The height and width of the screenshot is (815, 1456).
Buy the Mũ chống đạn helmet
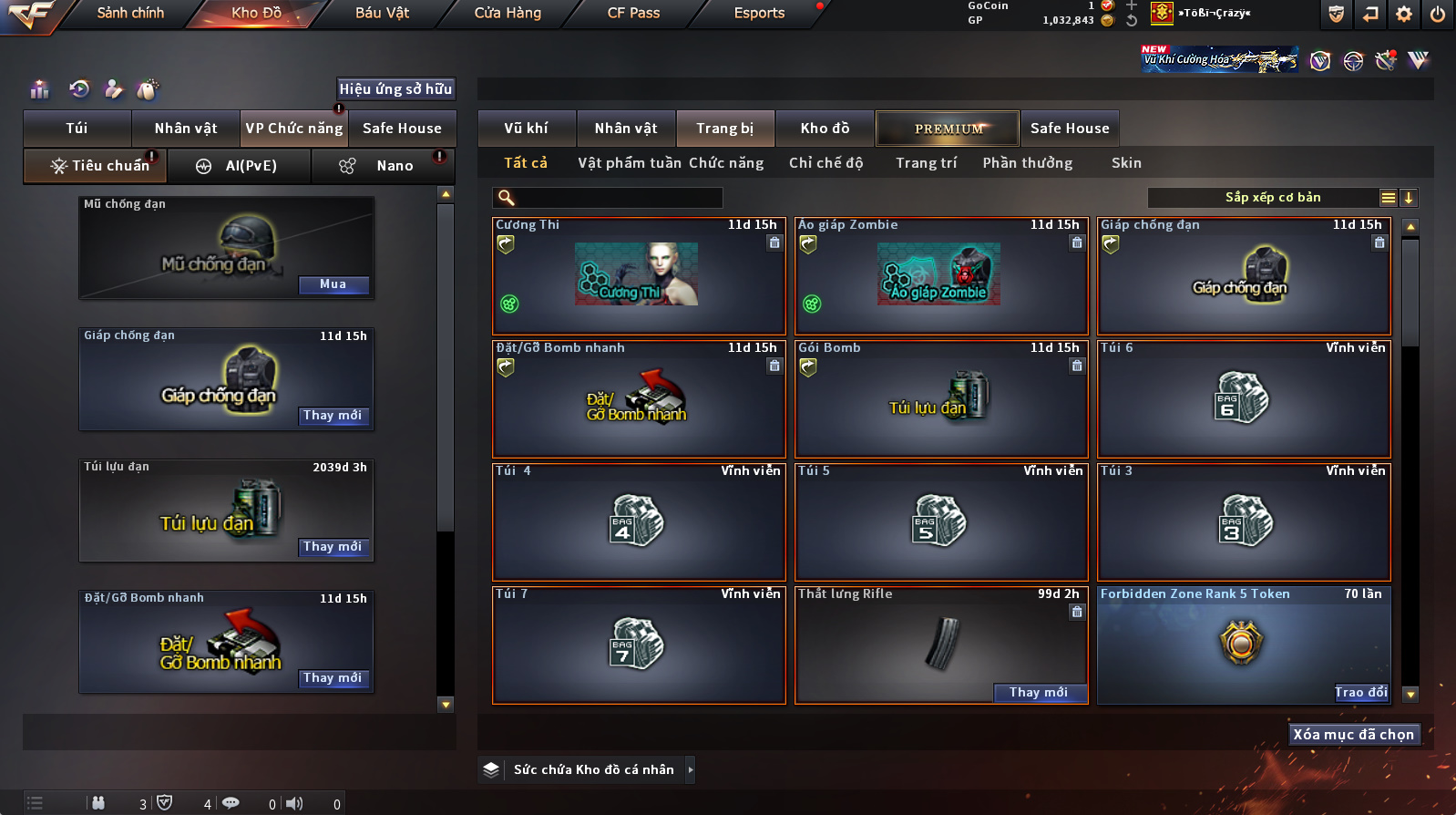(x=333, y=284)
